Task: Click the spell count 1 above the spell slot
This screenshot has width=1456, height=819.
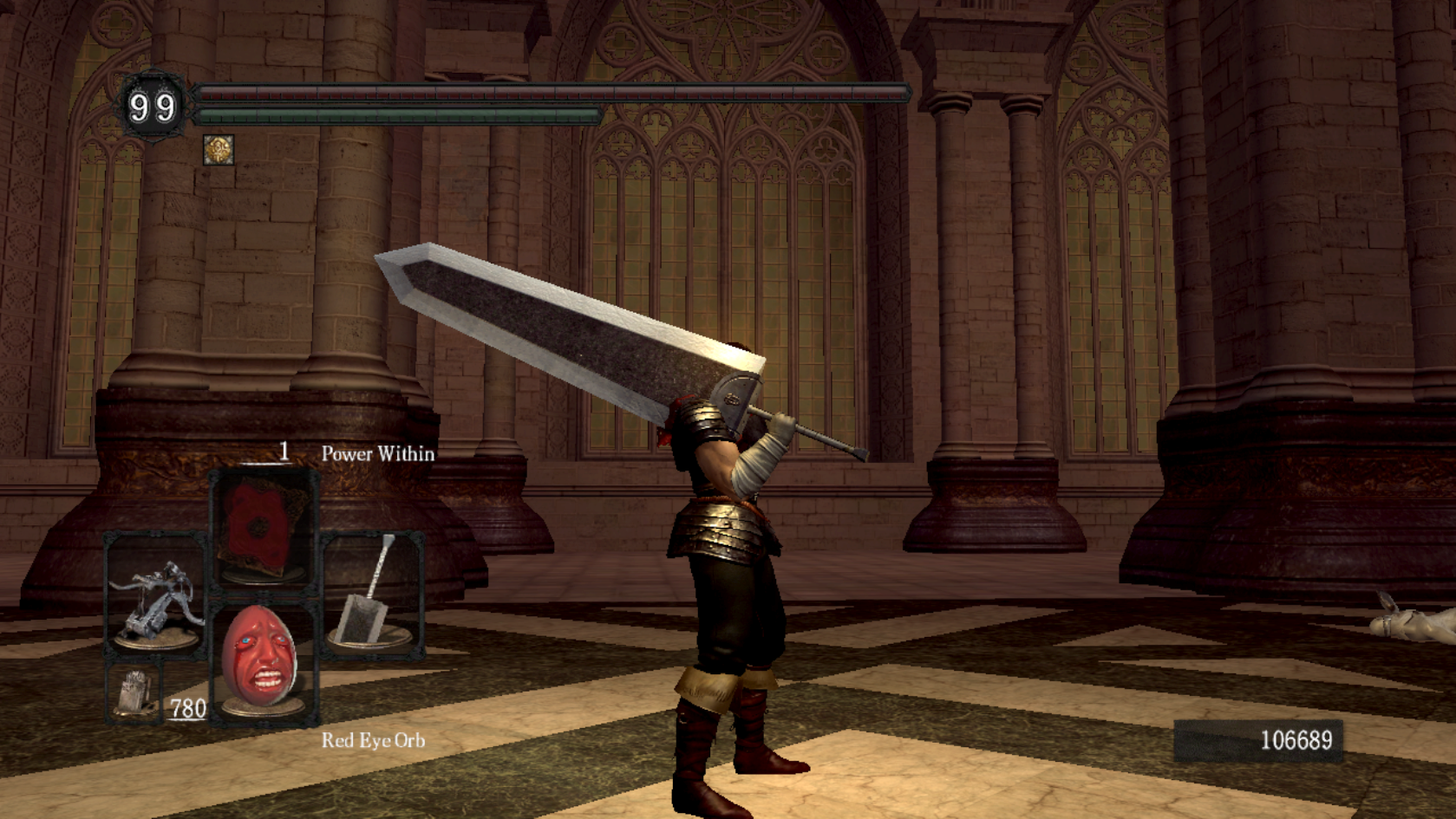Action: point(284,452)
